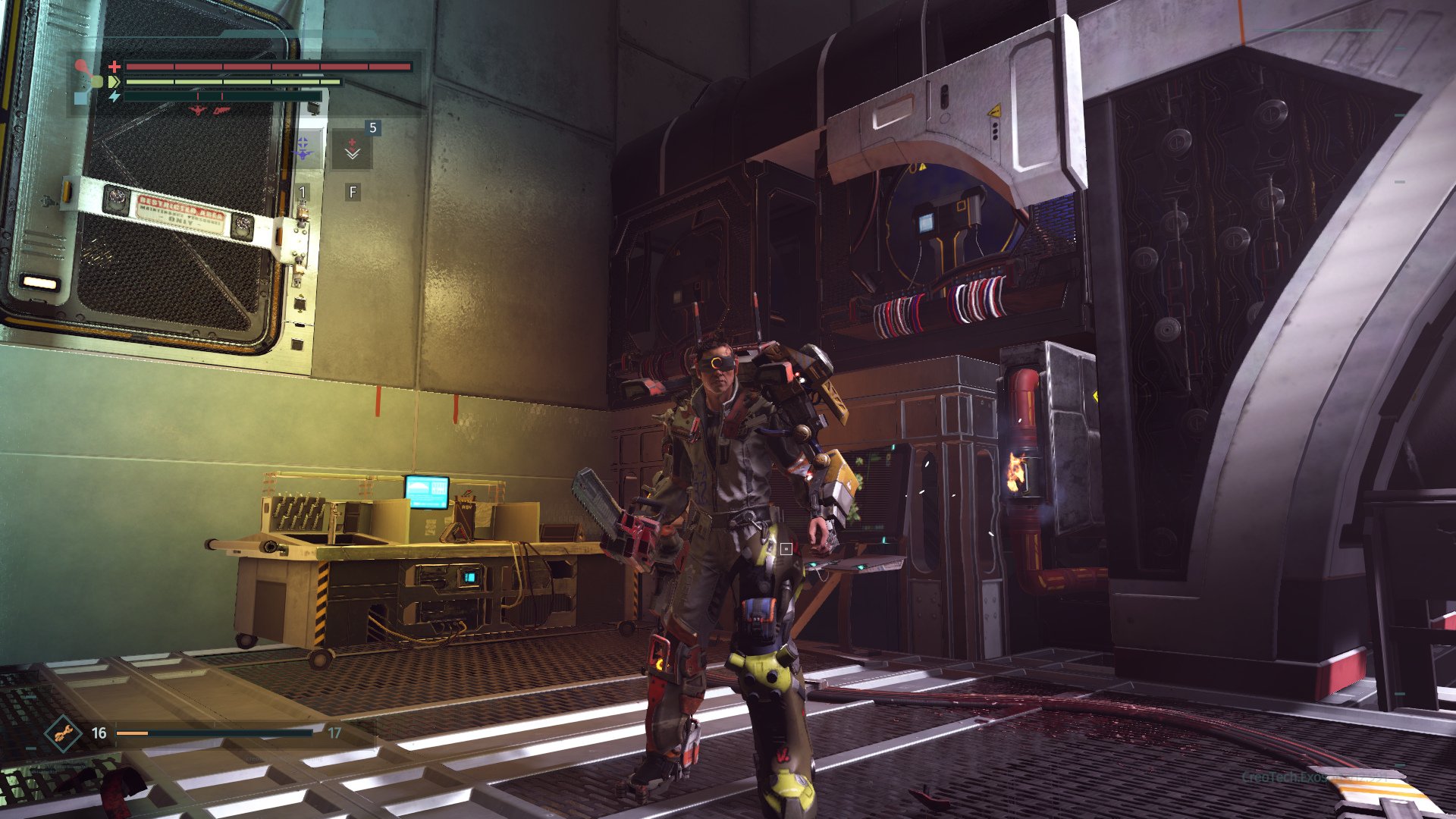Select the red health cross icon
The height and width of the screenshot is (819, 1456).
114,67
